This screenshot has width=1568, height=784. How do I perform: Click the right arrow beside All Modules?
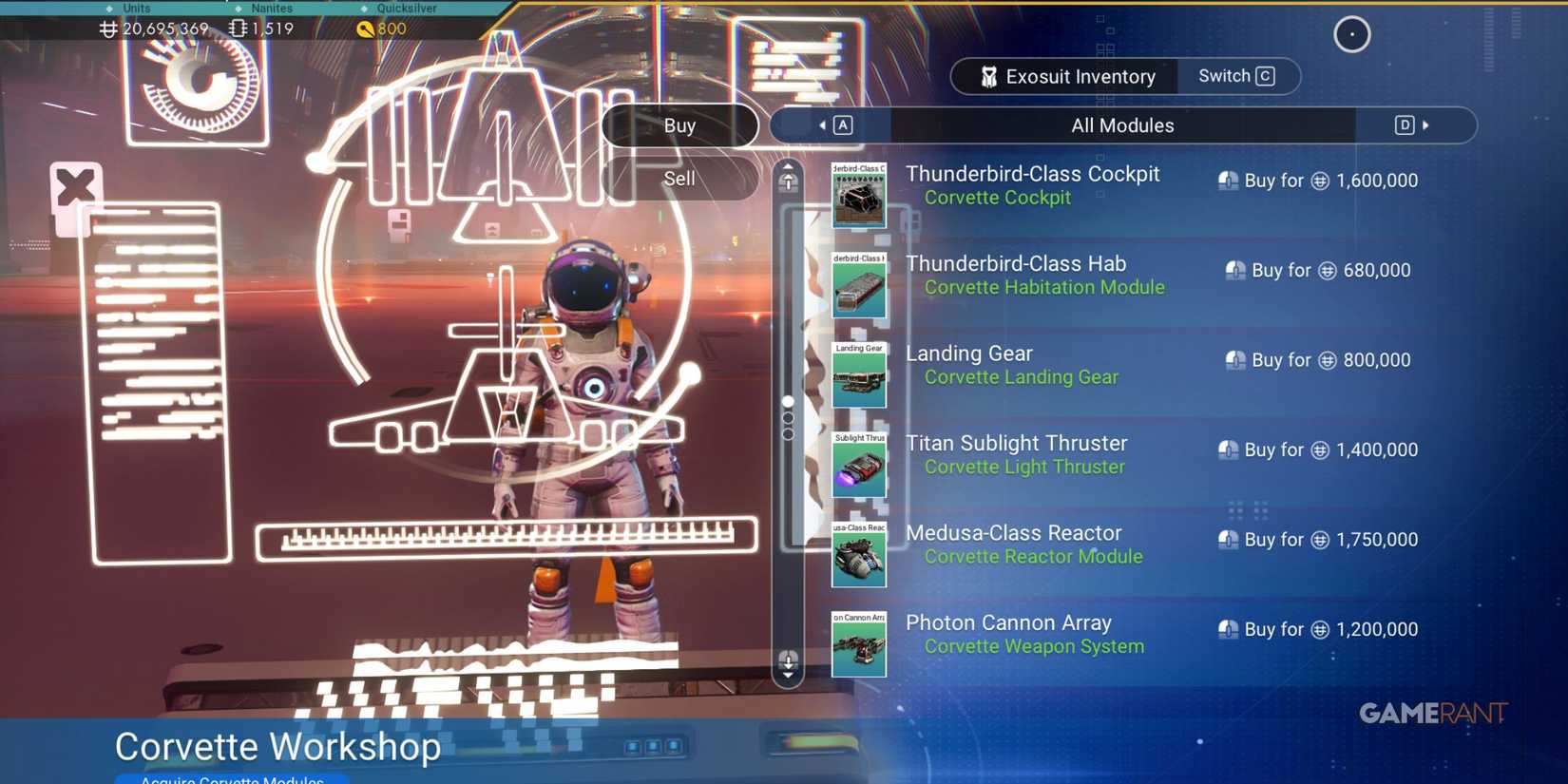click(x=1424, y=124)
